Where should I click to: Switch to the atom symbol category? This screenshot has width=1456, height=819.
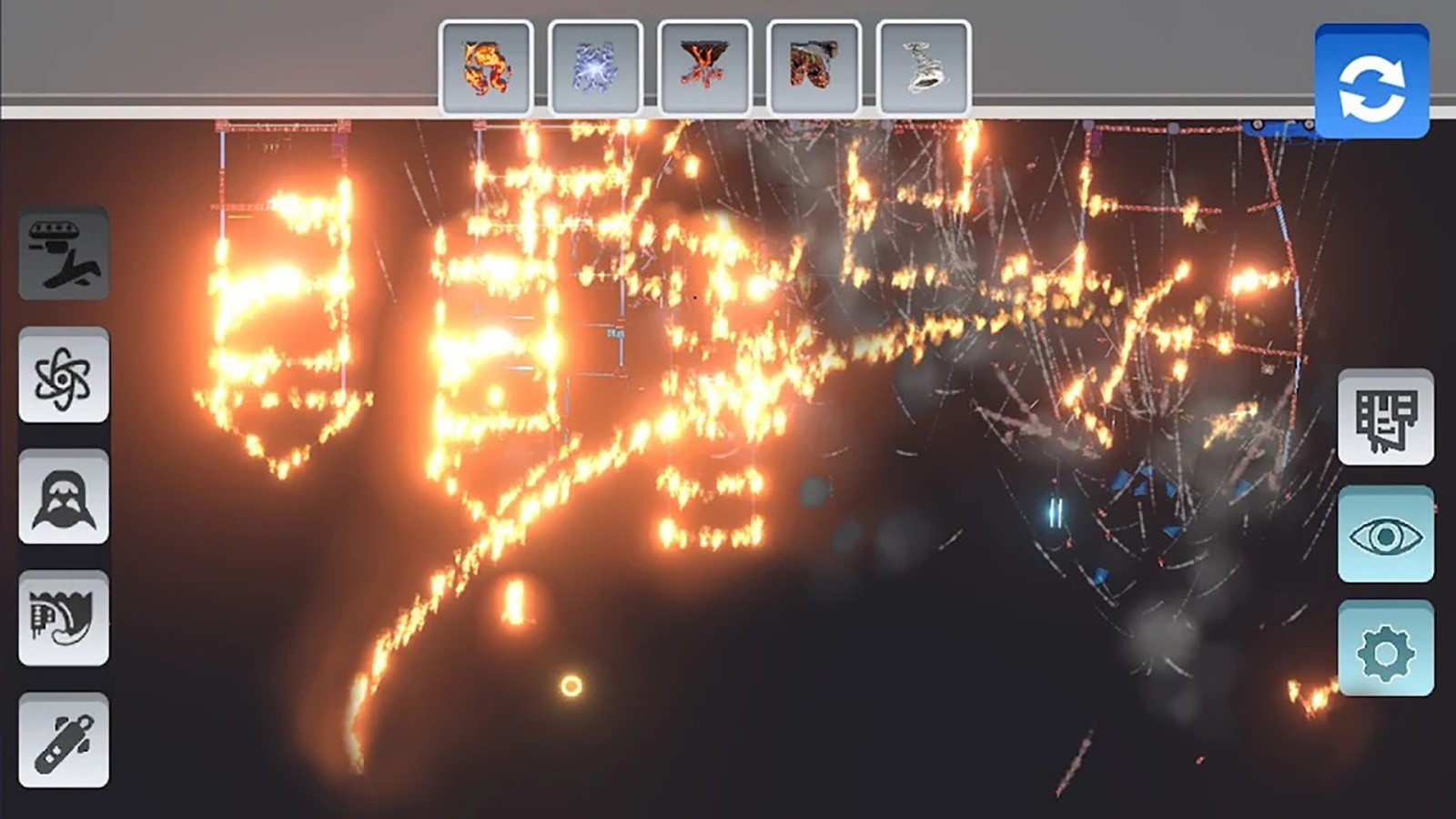coord(64,375)
